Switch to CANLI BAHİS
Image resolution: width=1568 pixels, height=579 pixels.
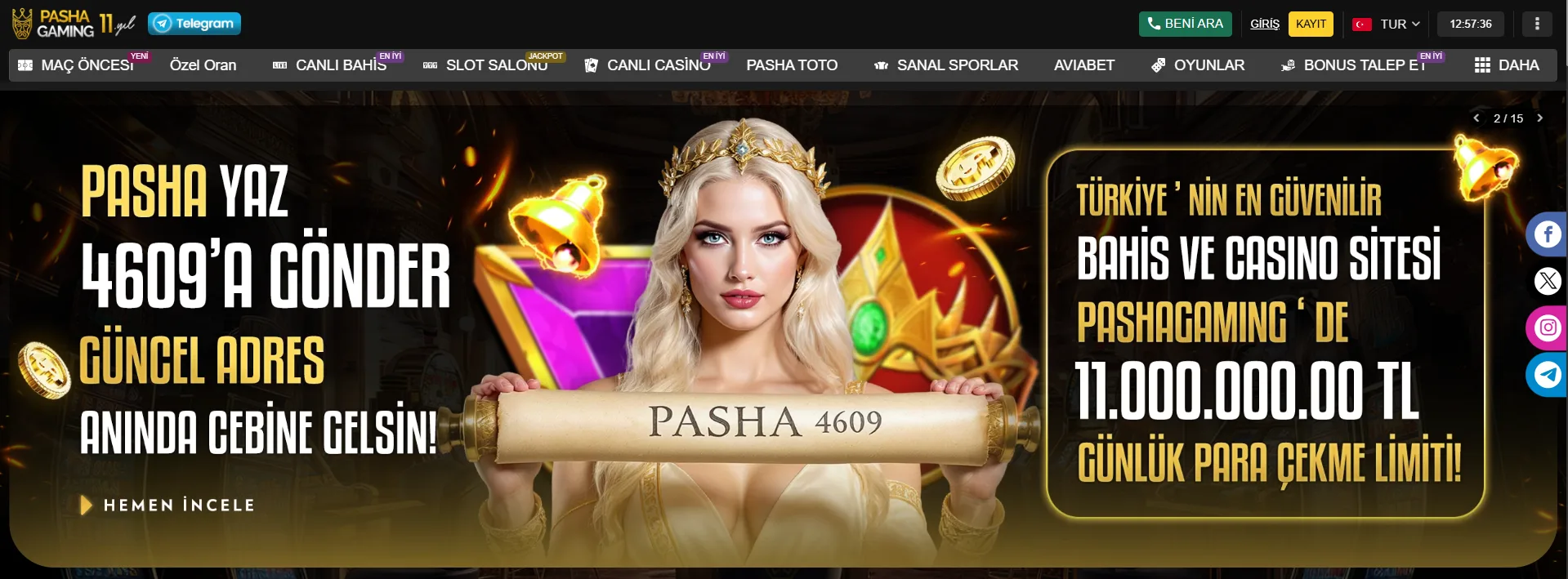point(330,65)
